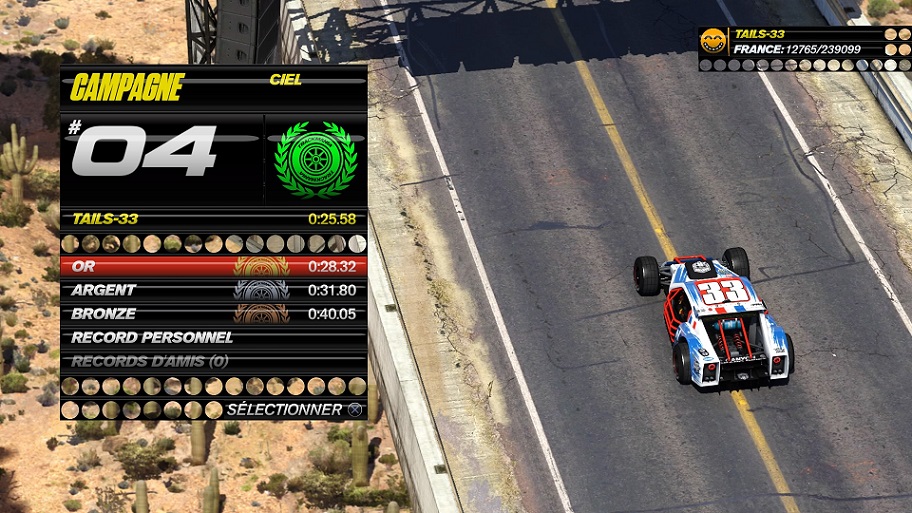912x513 pixels.
Task: Select the OR gold medal row
Action: [213, 267]
